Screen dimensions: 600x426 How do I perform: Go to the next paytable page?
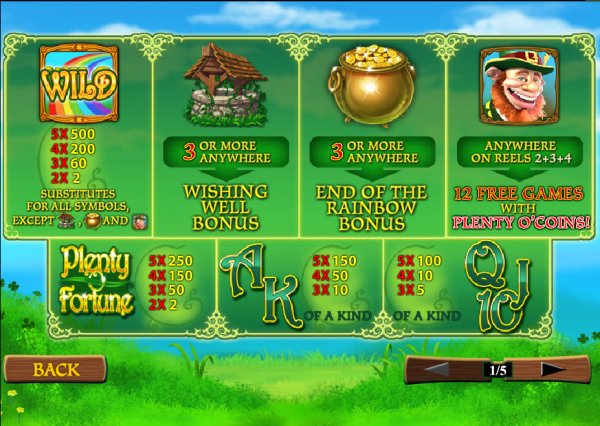coord(554,370)
